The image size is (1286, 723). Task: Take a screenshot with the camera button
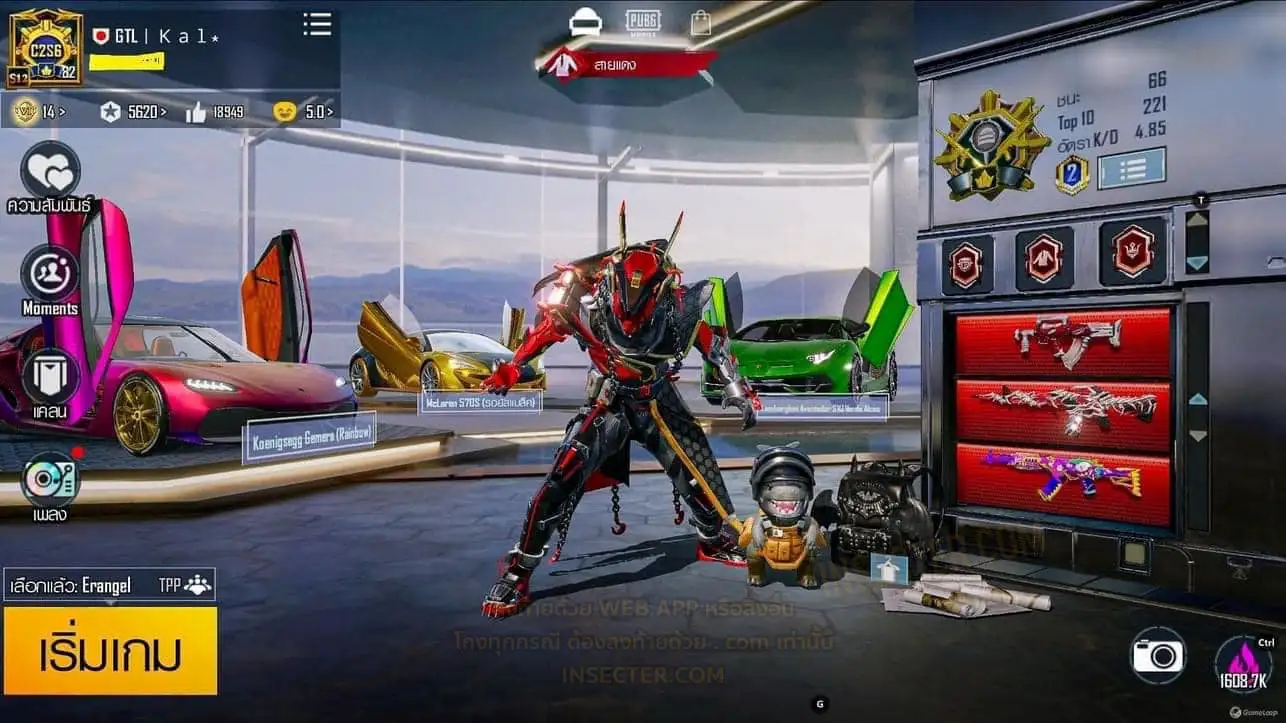1157,656
